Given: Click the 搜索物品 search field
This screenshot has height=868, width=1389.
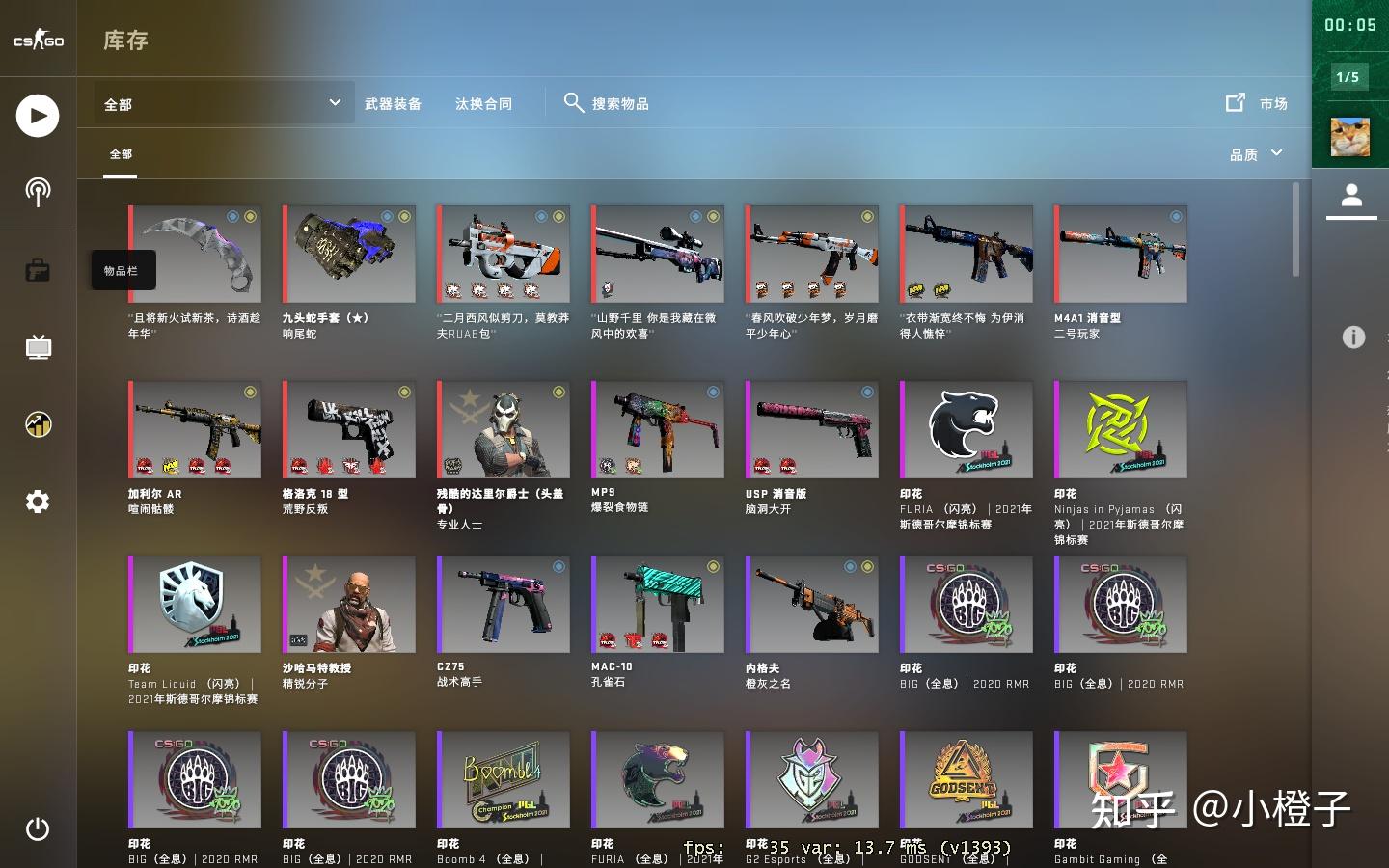Looking at the screenshot, I should pyautogui.click(x=623, y=103).
